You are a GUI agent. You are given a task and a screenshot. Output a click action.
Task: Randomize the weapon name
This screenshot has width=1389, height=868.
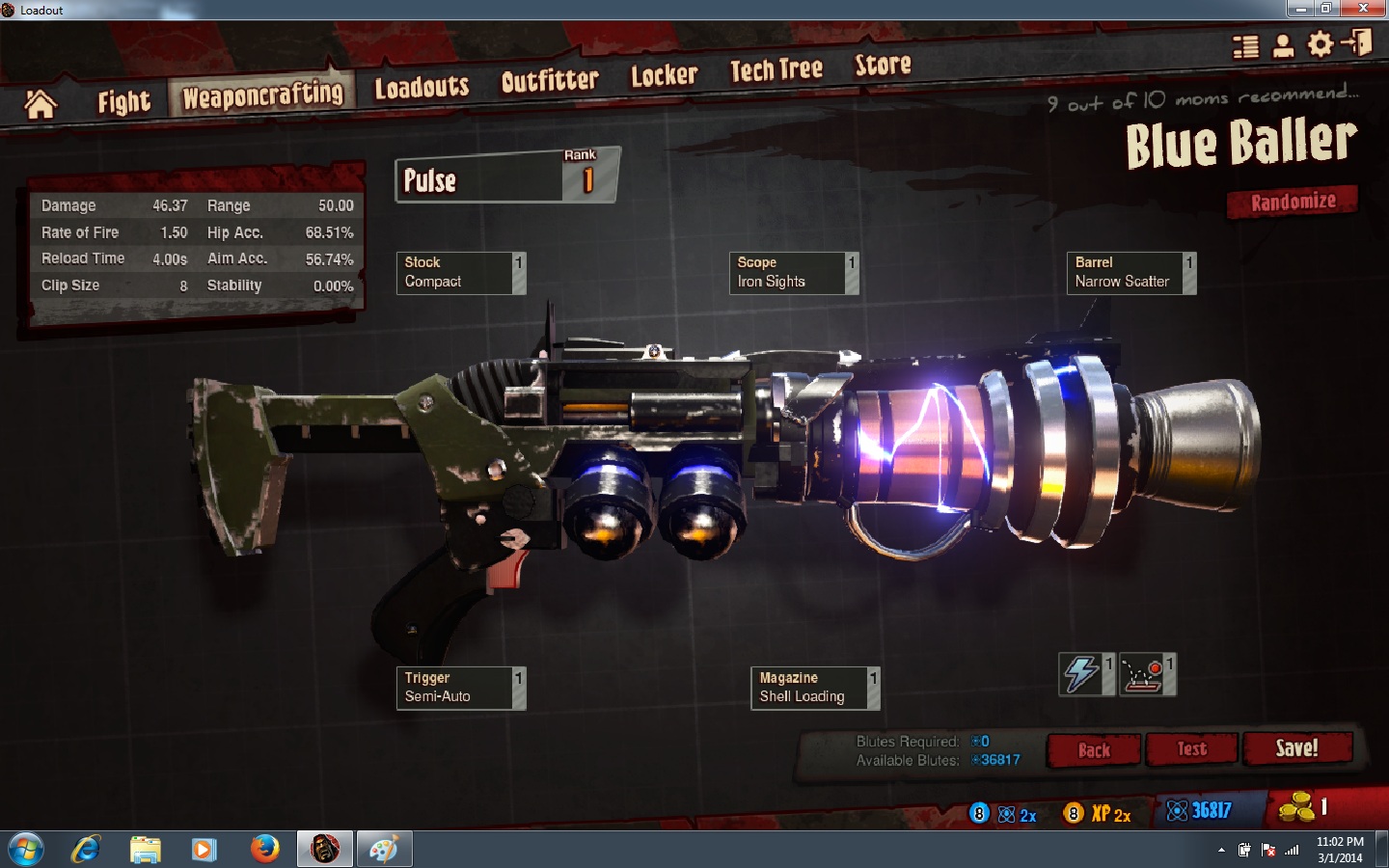1293,202
